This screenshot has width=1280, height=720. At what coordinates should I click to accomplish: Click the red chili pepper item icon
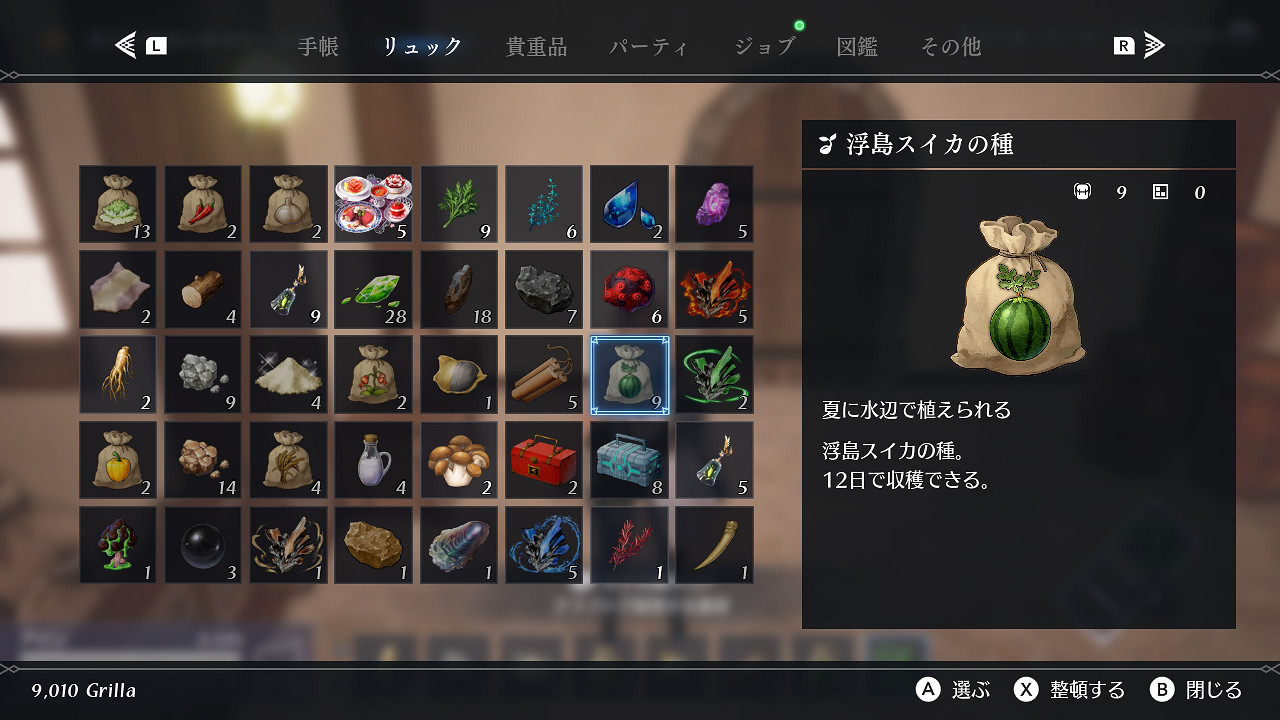click(x=203, y=203)
